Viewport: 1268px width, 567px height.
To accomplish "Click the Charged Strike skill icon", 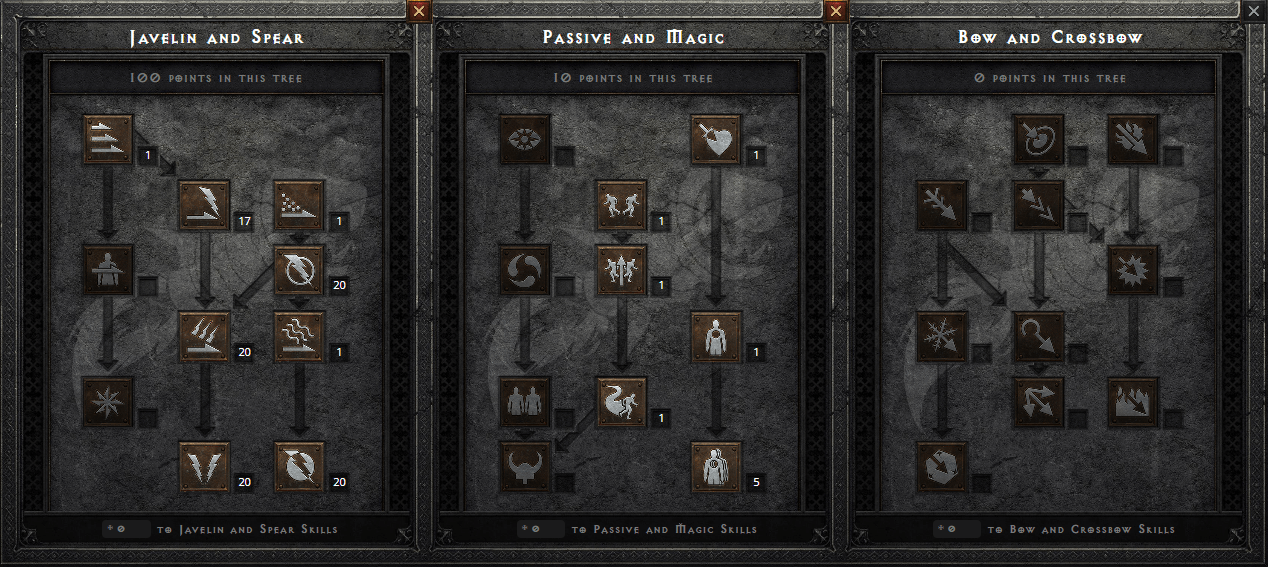I will point(204,336).
